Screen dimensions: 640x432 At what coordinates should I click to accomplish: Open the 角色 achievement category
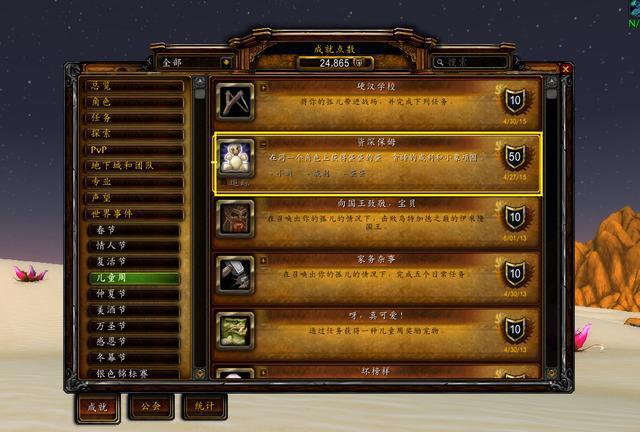133,102
